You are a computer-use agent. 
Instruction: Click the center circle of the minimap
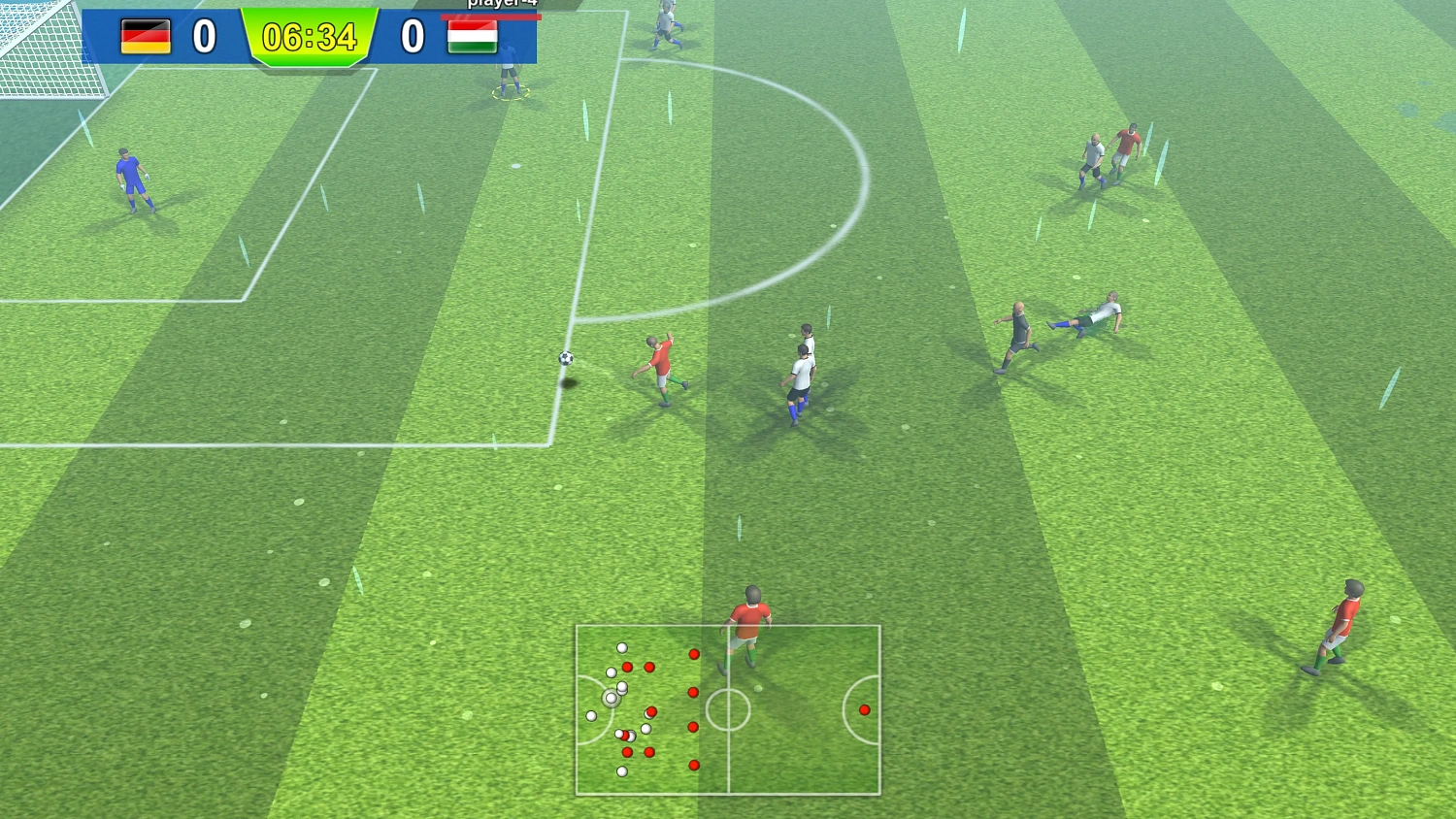[x=728, y=707]
